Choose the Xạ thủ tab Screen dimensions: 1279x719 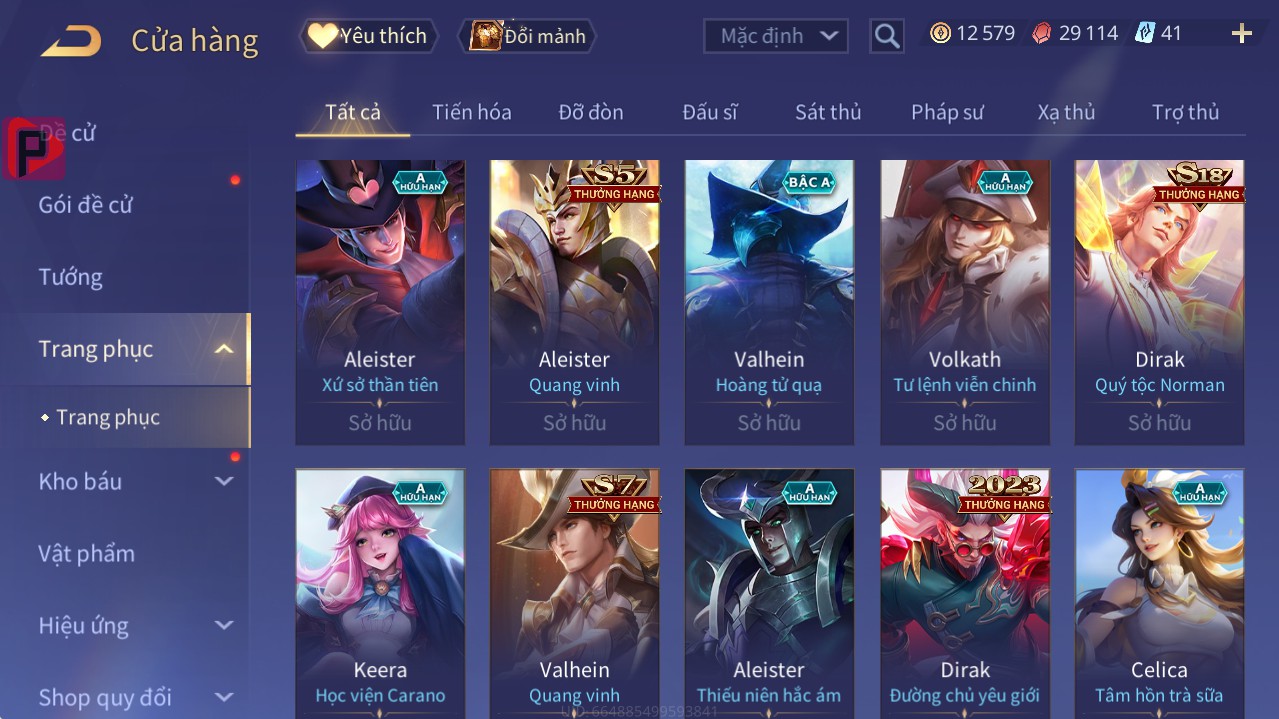click(1066, 112)
